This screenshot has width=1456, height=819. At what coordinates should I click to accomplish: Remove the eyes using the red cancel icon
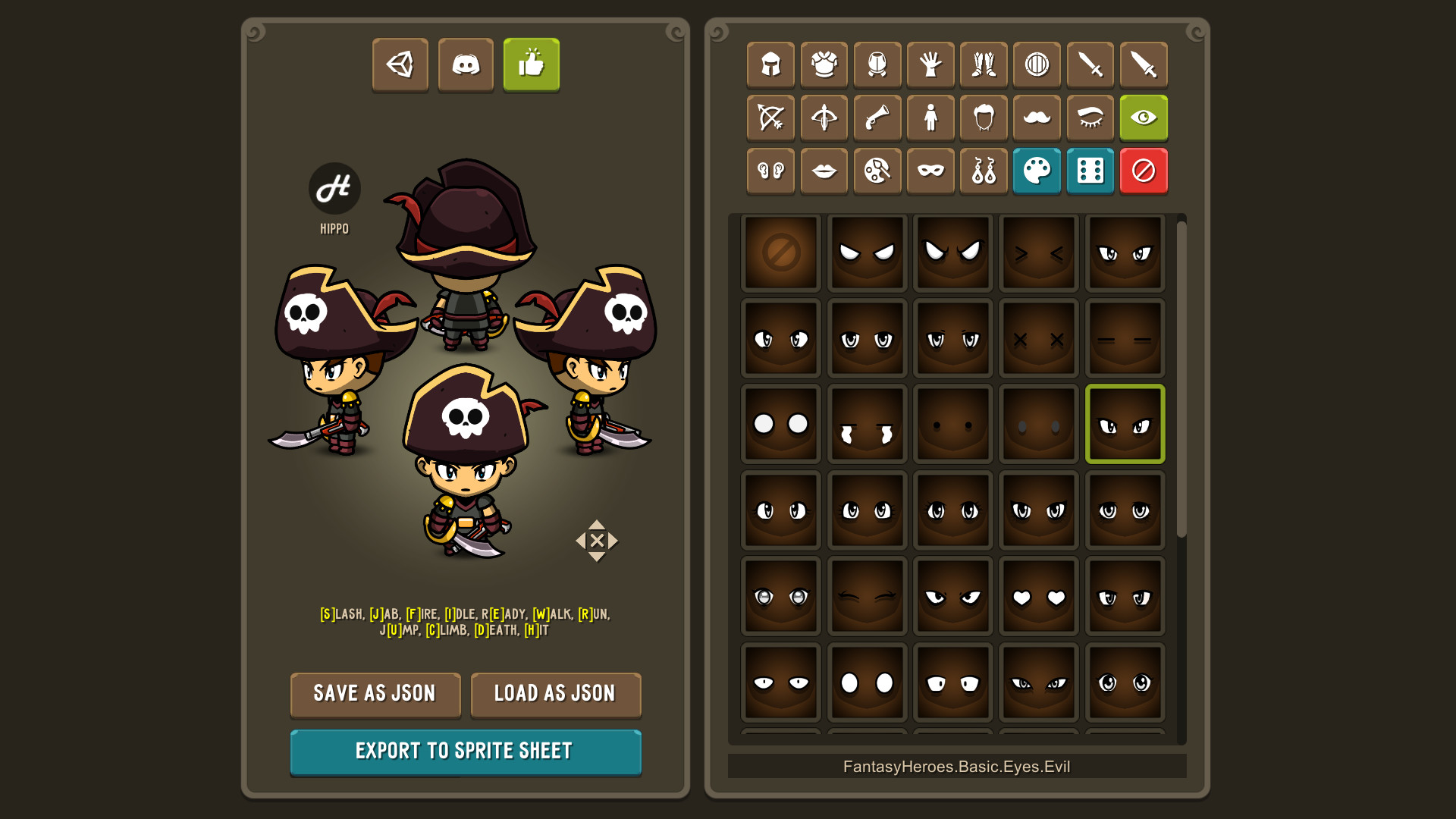(x=1145, y=171)
